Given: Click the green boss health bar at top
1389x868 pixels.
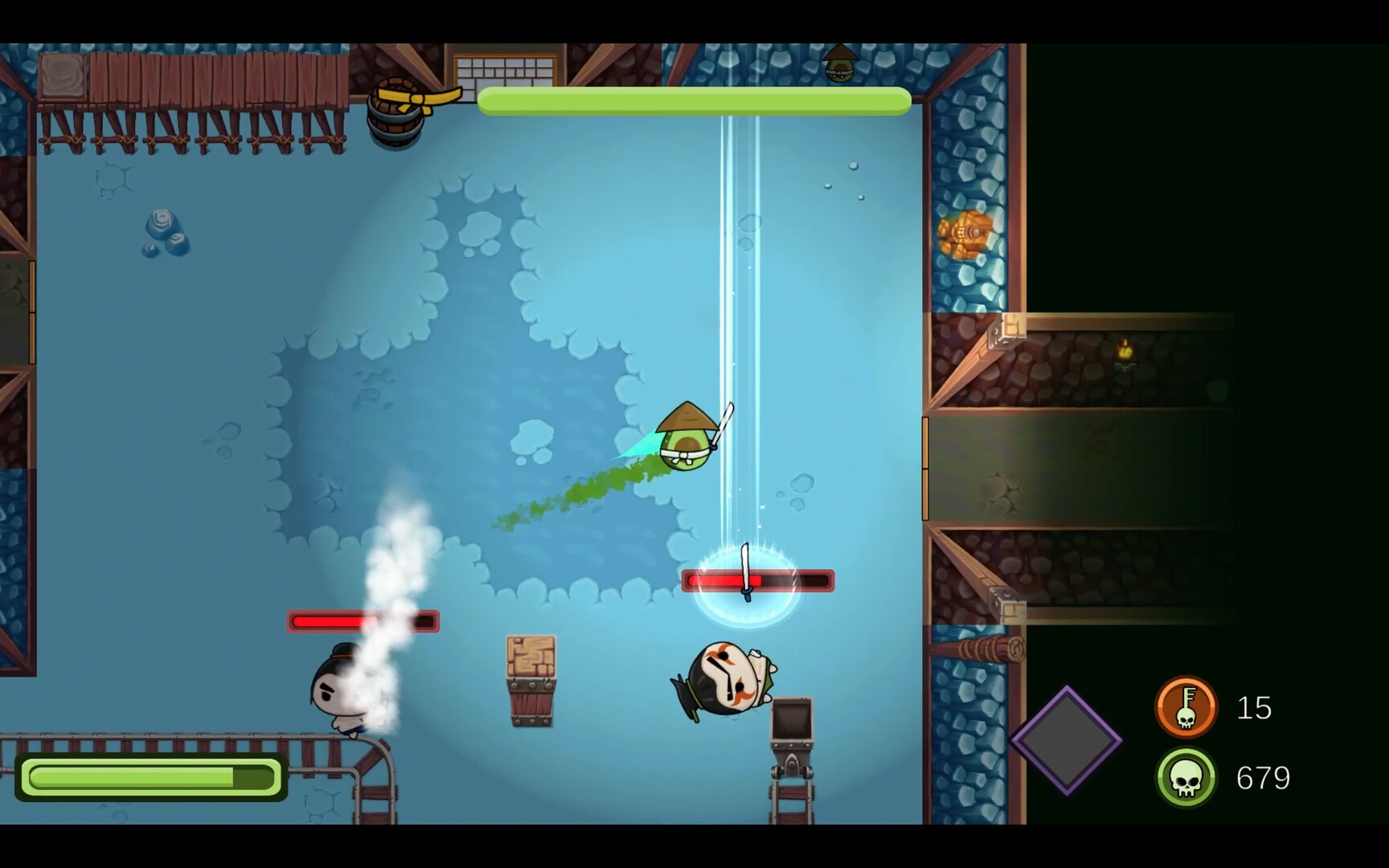Looking at the screenshot, I should pyautogui.click(x=693, y=101).
